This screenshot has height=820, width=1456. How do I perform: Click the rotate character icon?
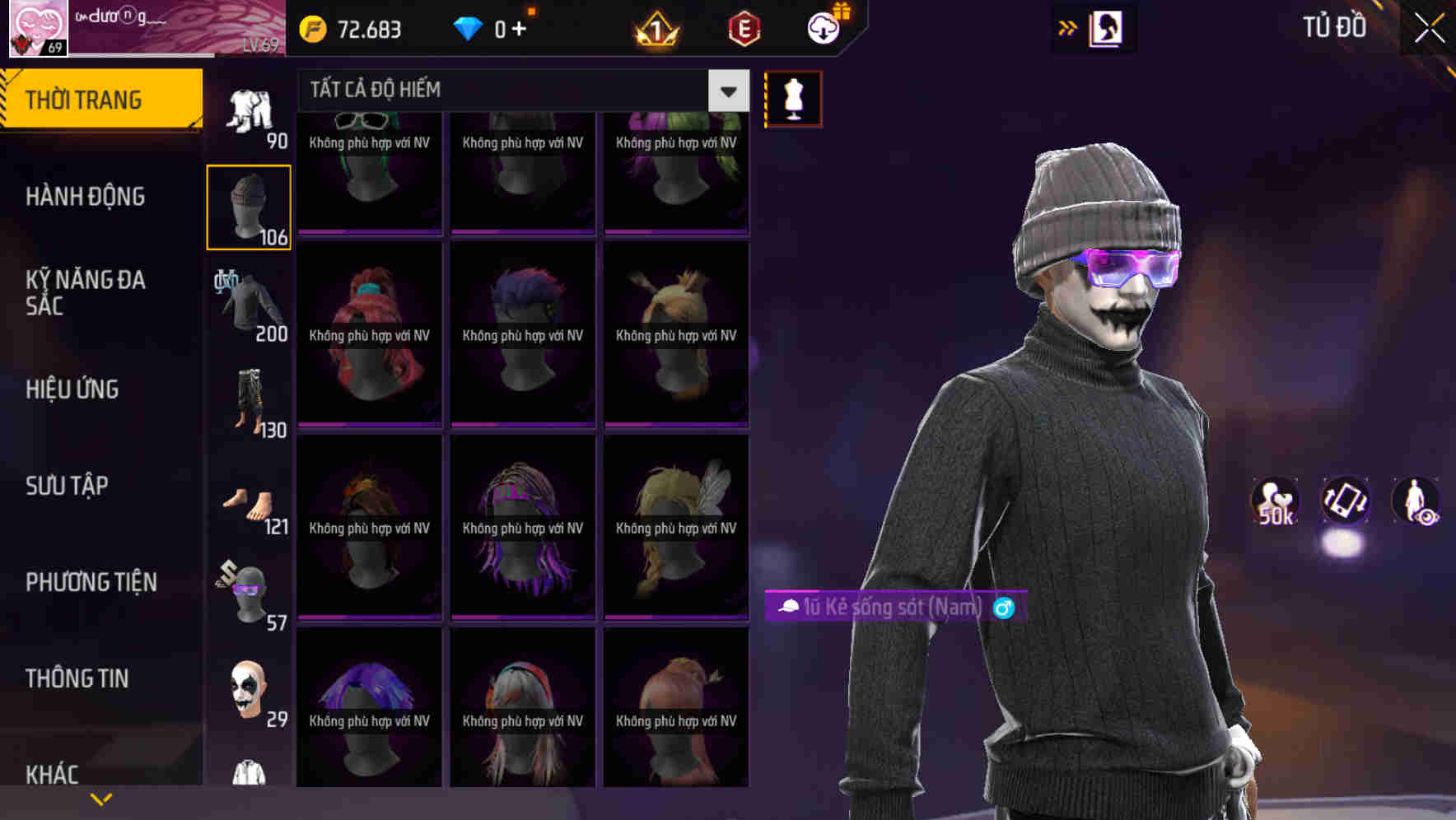pos(1346,502)
